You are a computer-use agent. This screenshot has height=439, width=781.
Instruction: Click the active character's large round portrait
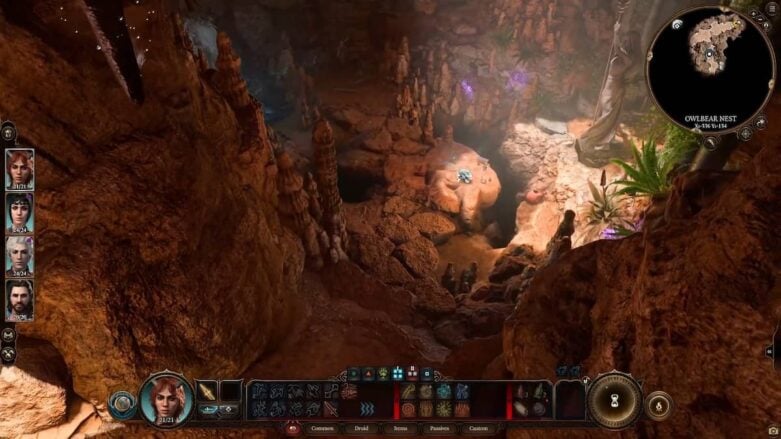(x=166, y=399)
